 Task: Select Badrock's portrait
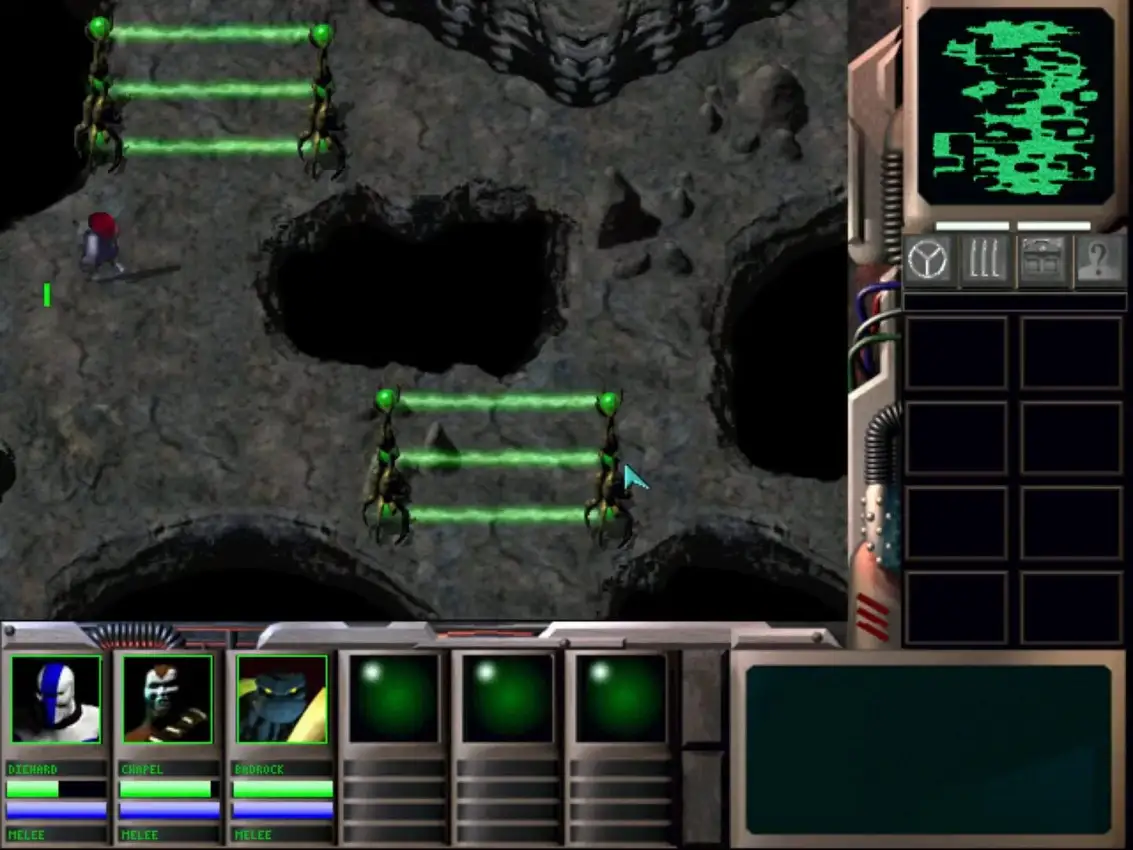pyautogui.click(x=282, y=699)
